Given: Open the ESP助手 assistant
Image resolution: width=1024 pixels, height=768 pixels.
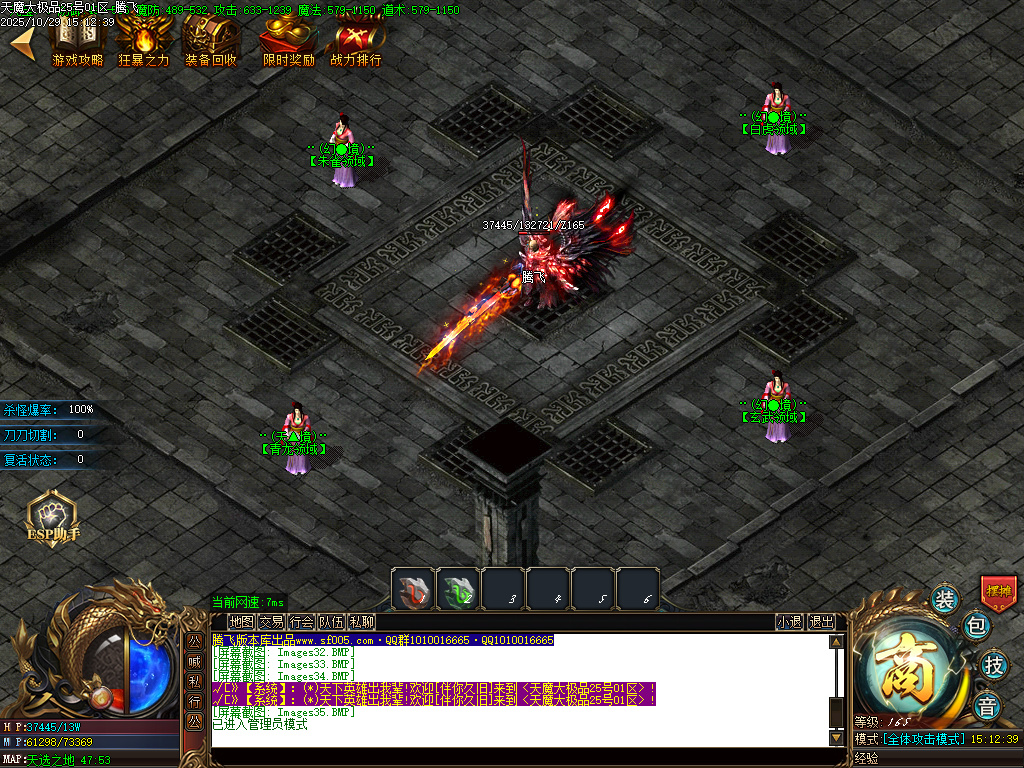Looking at the screenshot, I should [51, 517].
